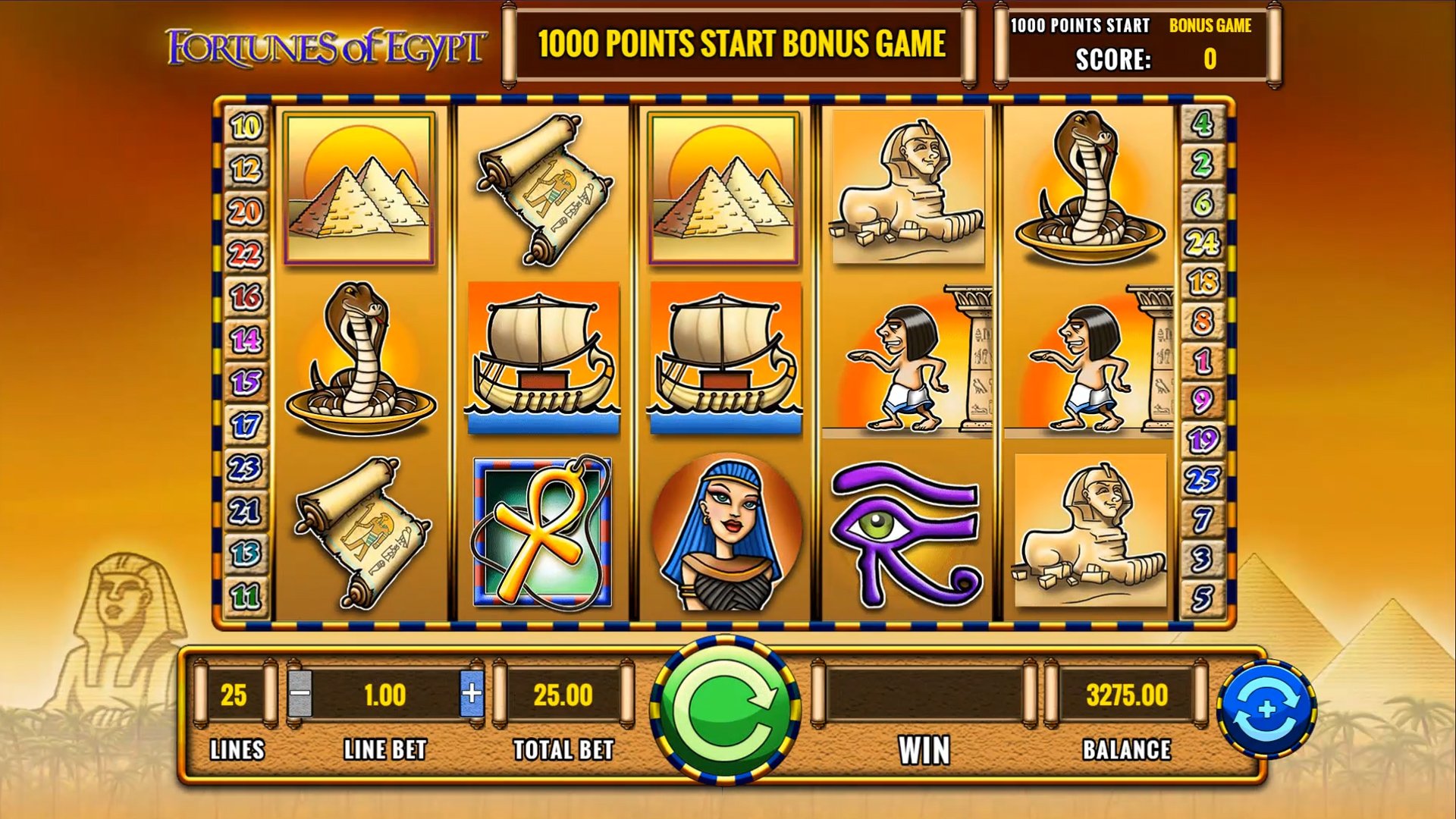Choose payline number 5 marker
1456x819 pixels.
pyautogui.click(x=1202, y=598)
